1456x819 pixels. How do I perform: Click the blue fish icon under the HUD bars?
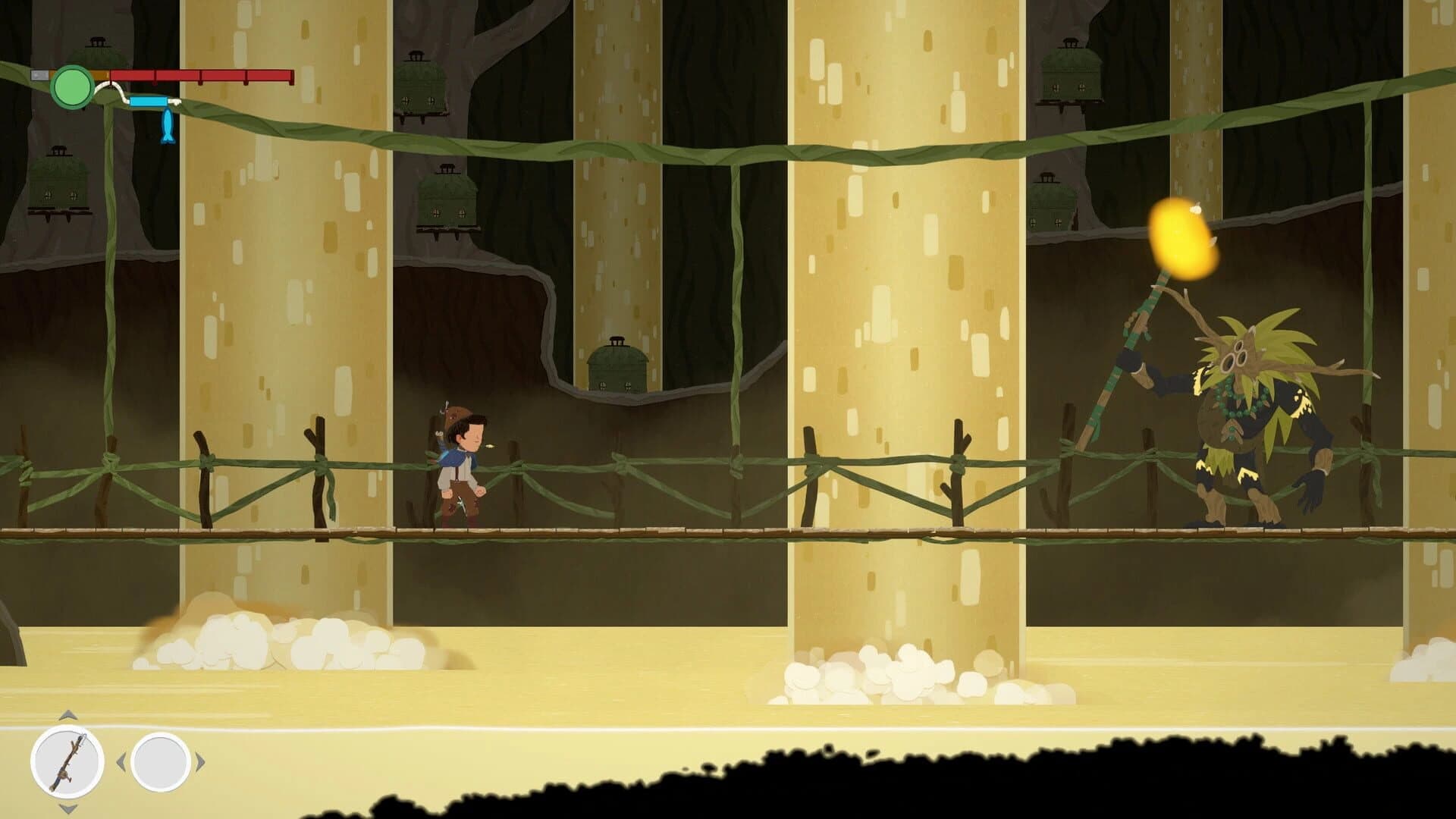click(x=168, y=124)
